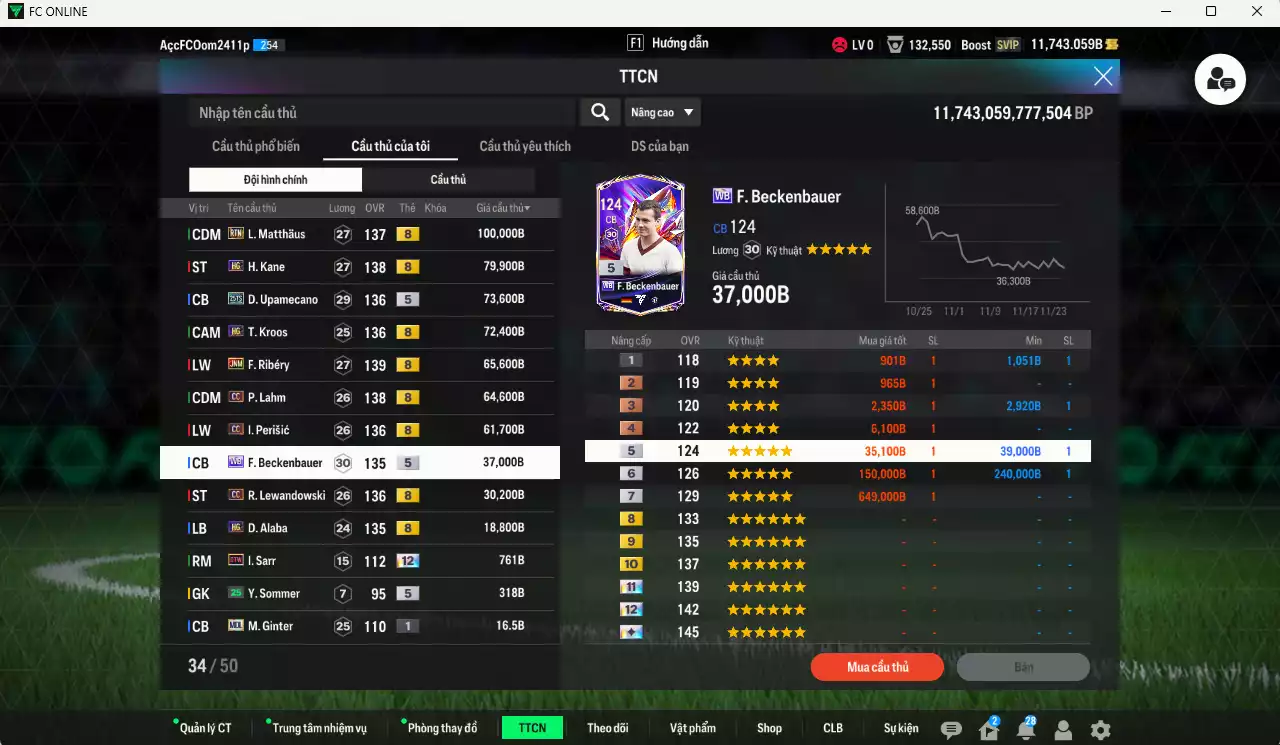Open the clan home icon with notification badge 2
The height and width of the screenshot is (745, 1280).
987,728
